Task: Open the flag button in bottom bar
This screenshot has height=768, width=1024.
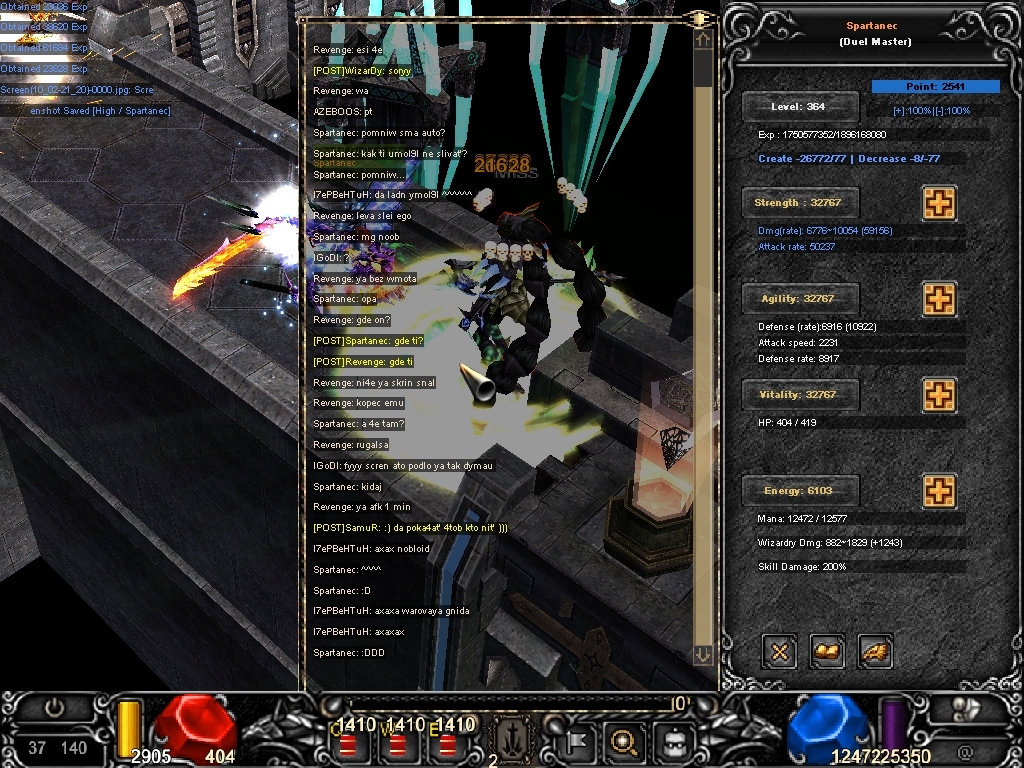Action: point(579,742)
